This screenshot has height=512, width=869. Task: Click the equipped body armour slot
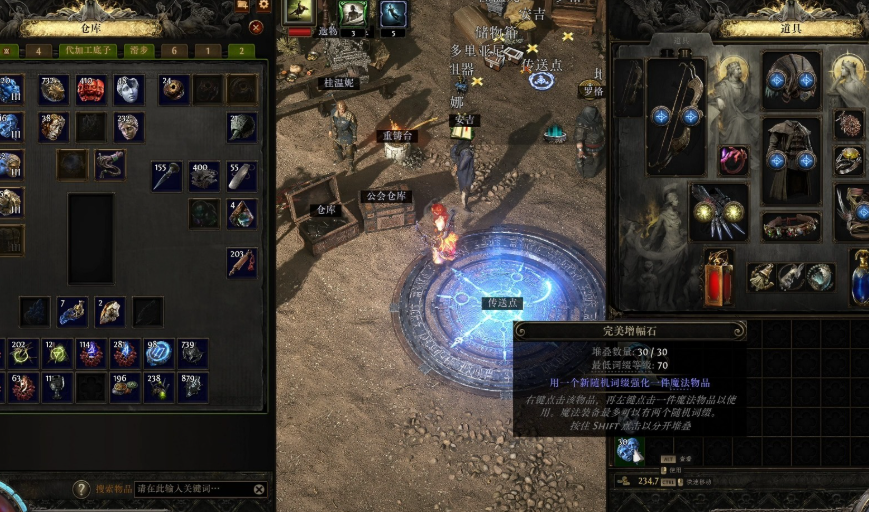point(791,158)
